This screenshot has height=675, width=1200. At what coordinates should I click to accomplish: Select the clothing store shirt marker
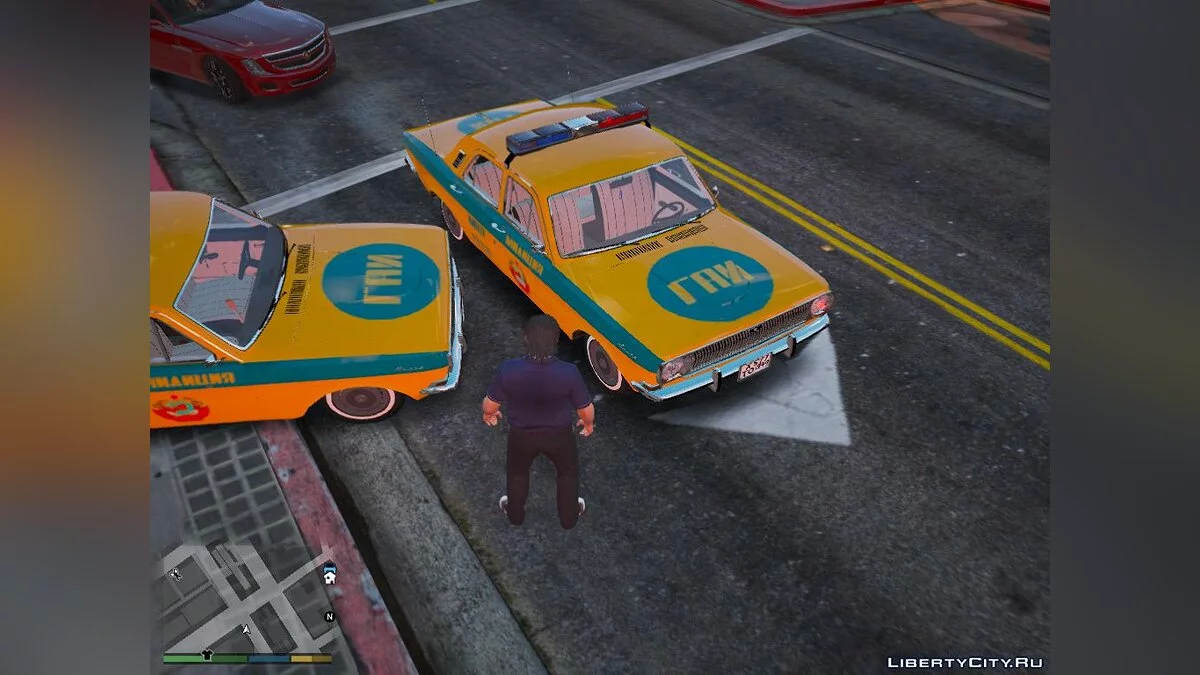coord(208,656)
